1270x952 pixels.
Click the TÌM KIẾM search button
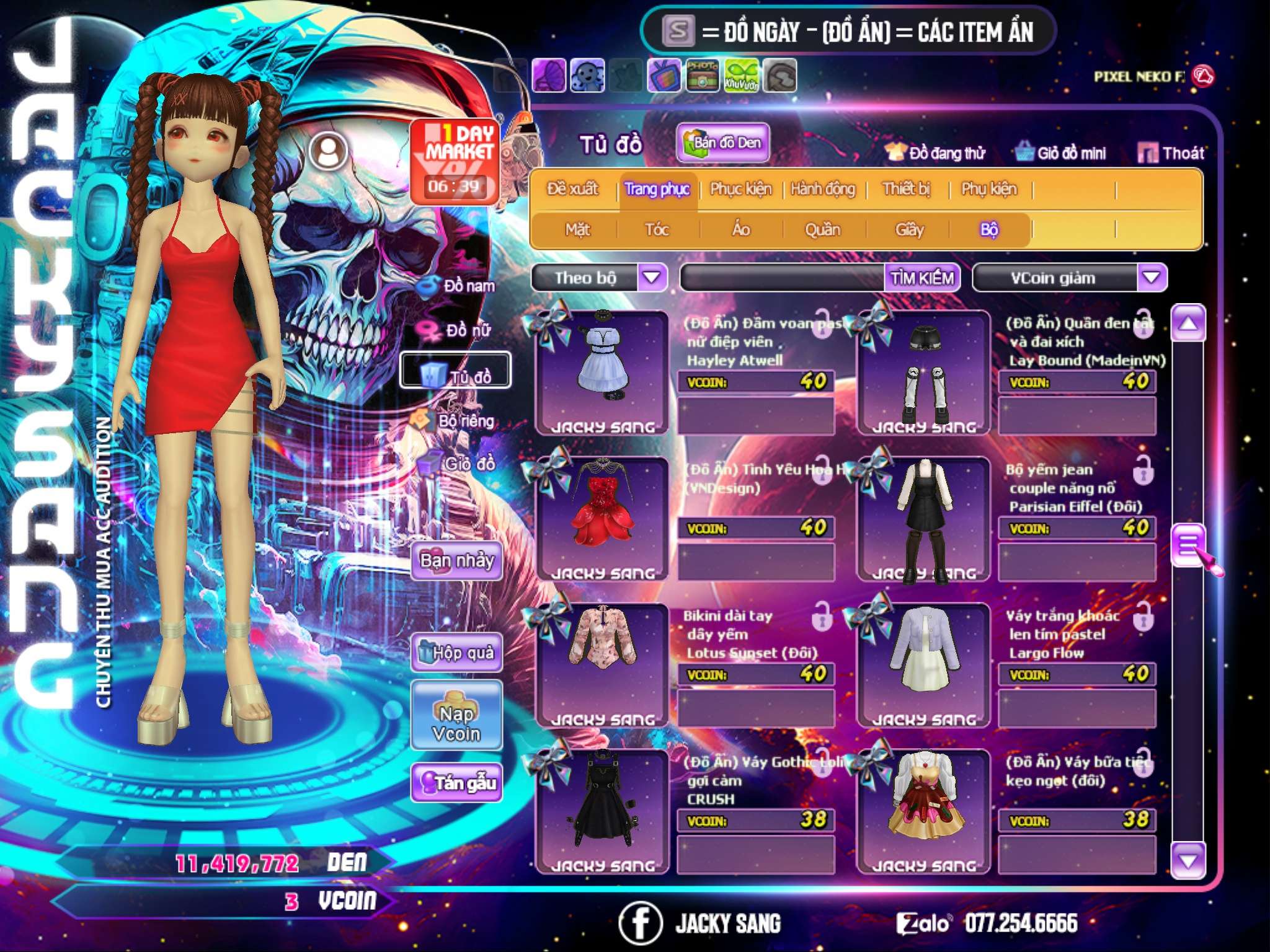[921, 278]
